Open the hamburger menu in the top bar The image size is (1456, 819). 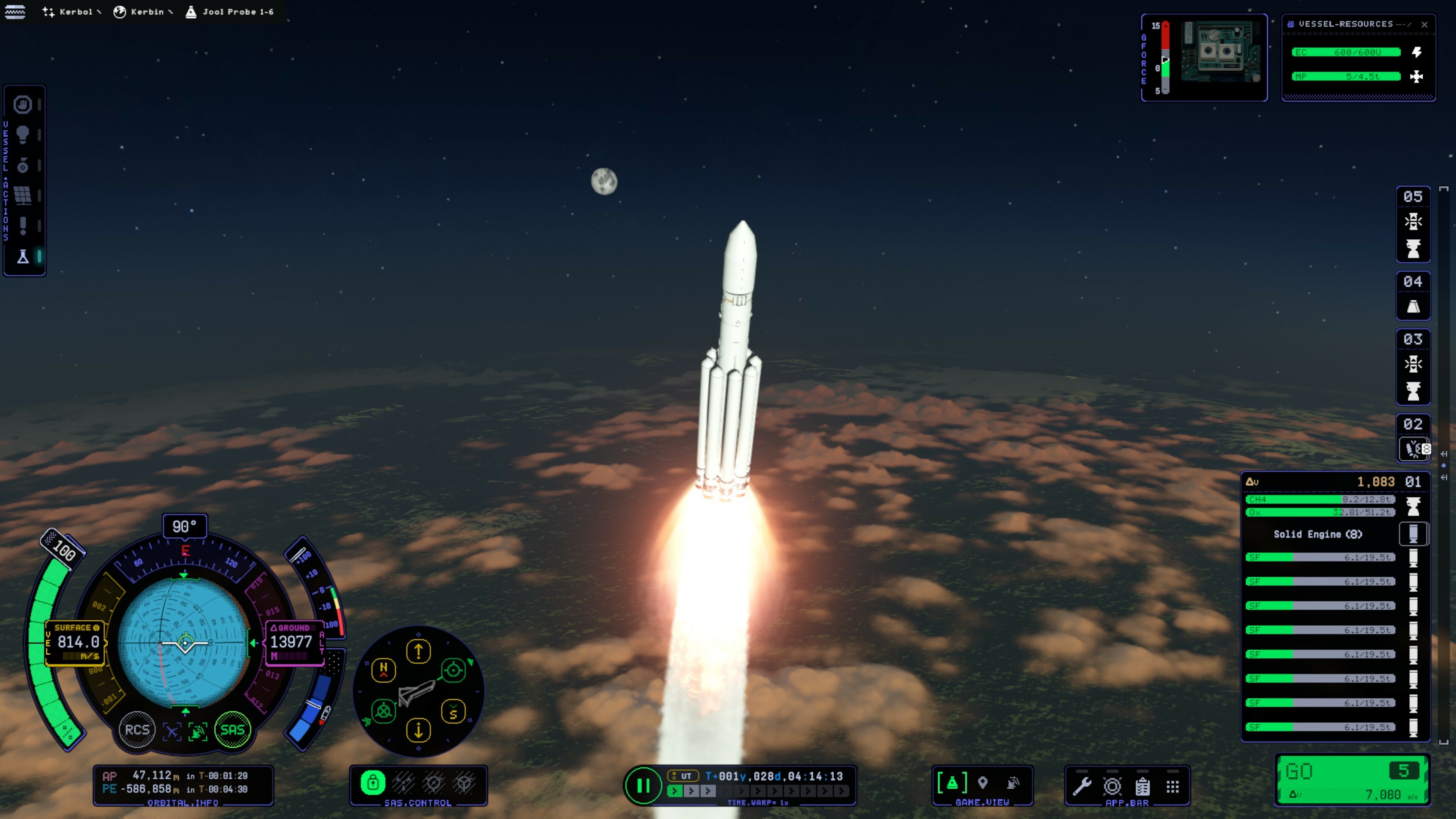point(15,11)
